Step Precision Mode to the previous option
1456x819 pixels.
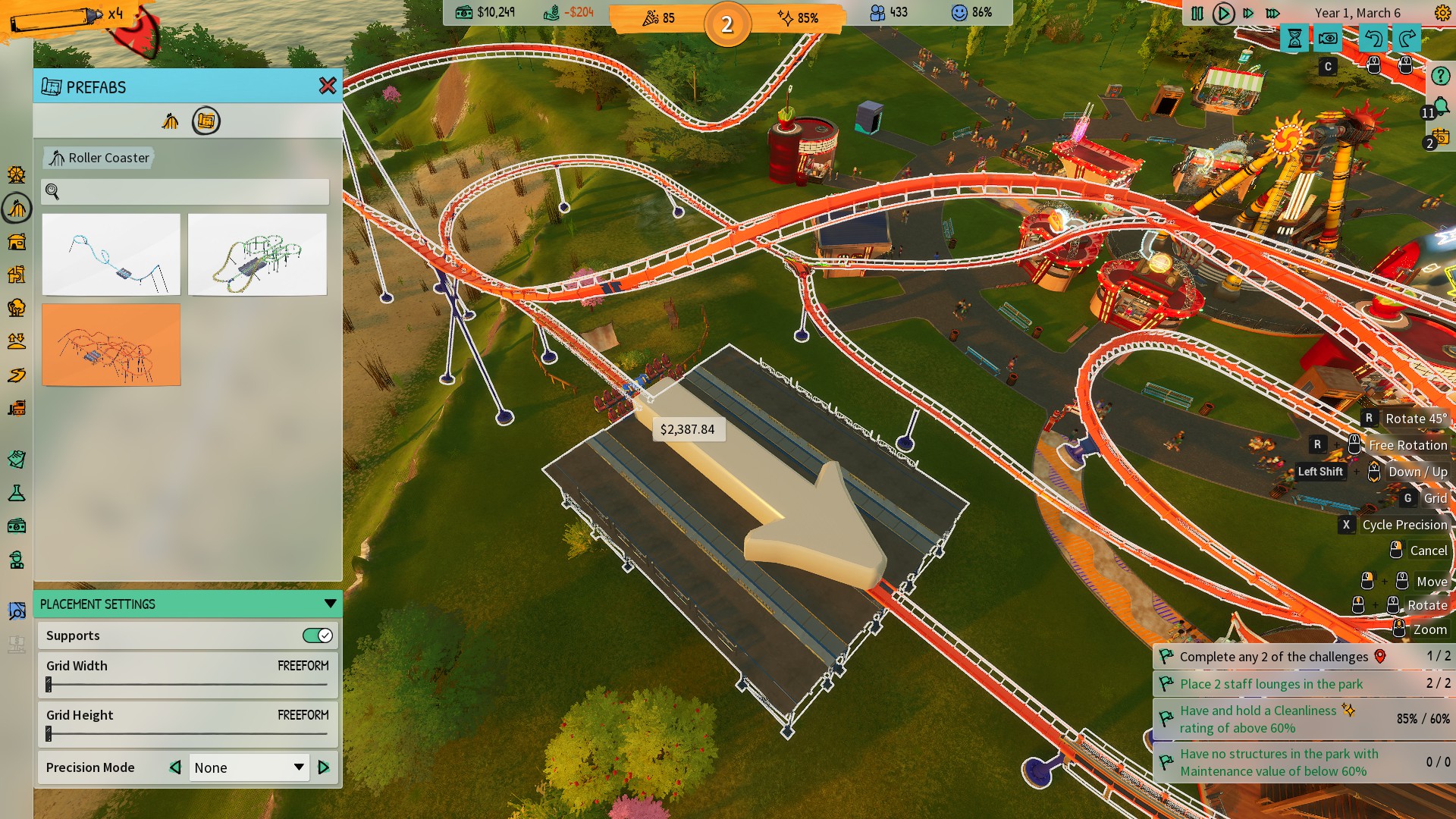[x=175, y=767]
